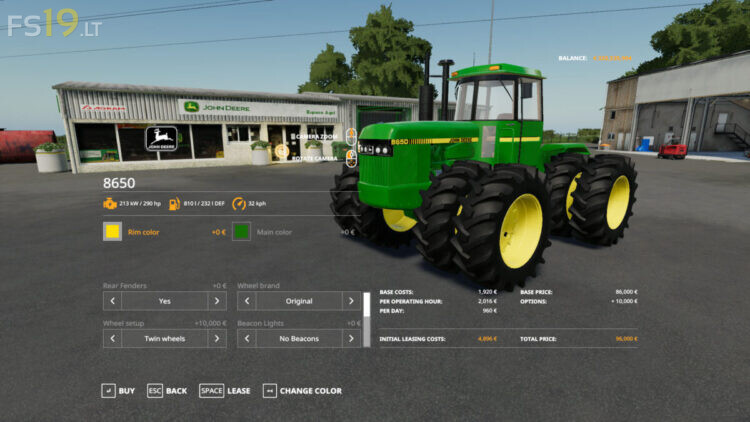This screenshot has height=422, width=750.
Task: Open the Change Color option
Action: tap(301, 391)
